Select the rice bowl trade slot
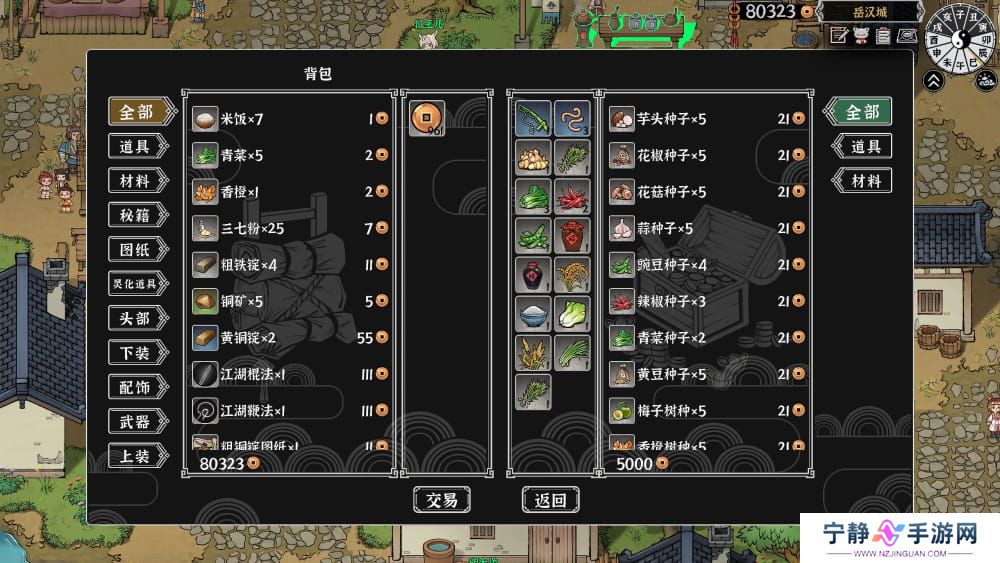 click(533, 313)
